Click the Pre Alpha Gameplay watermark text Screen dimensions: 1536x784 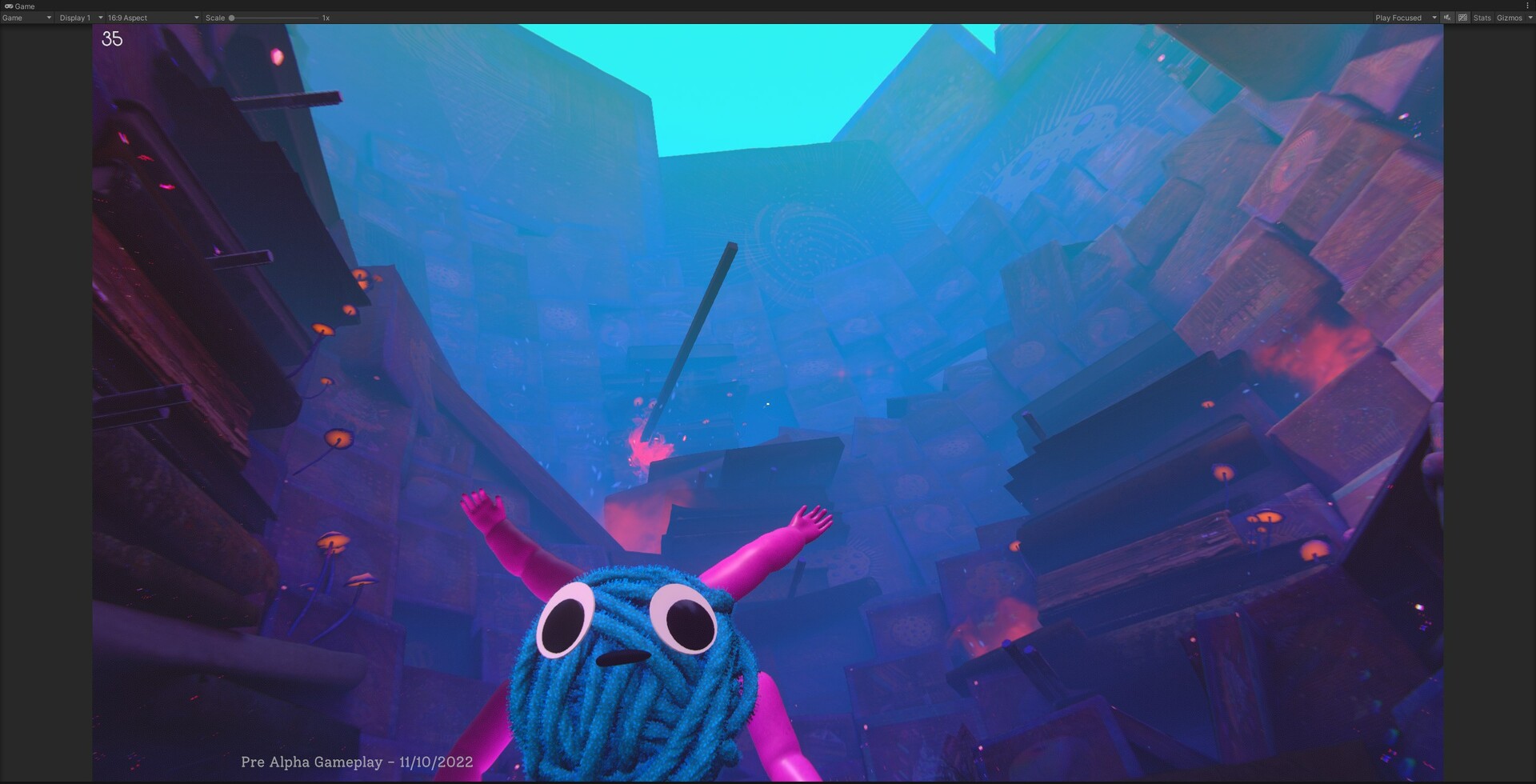click(x=358, y=762)
